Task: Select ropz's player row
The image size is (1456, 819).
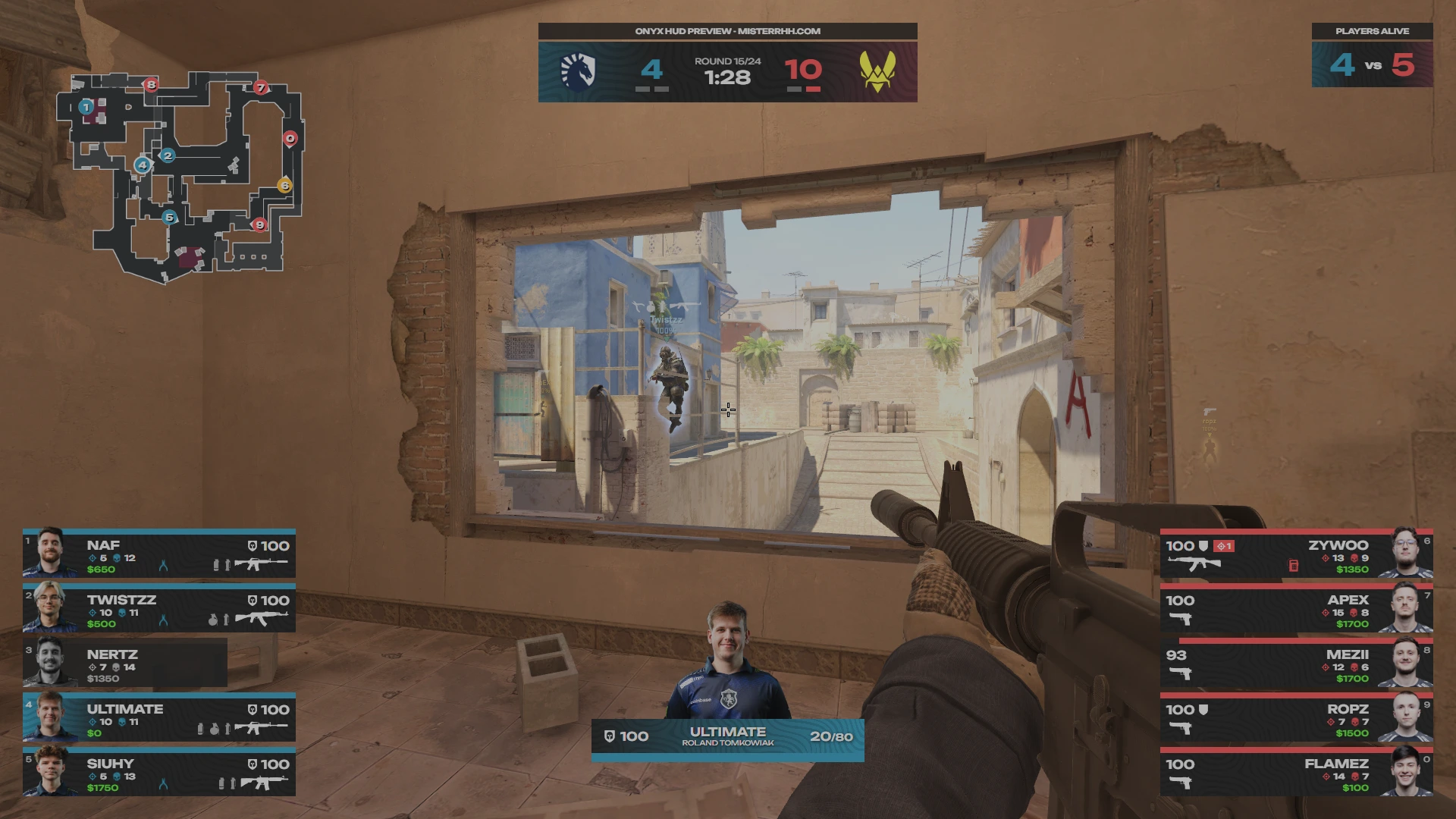Action: click(1296, 719)
